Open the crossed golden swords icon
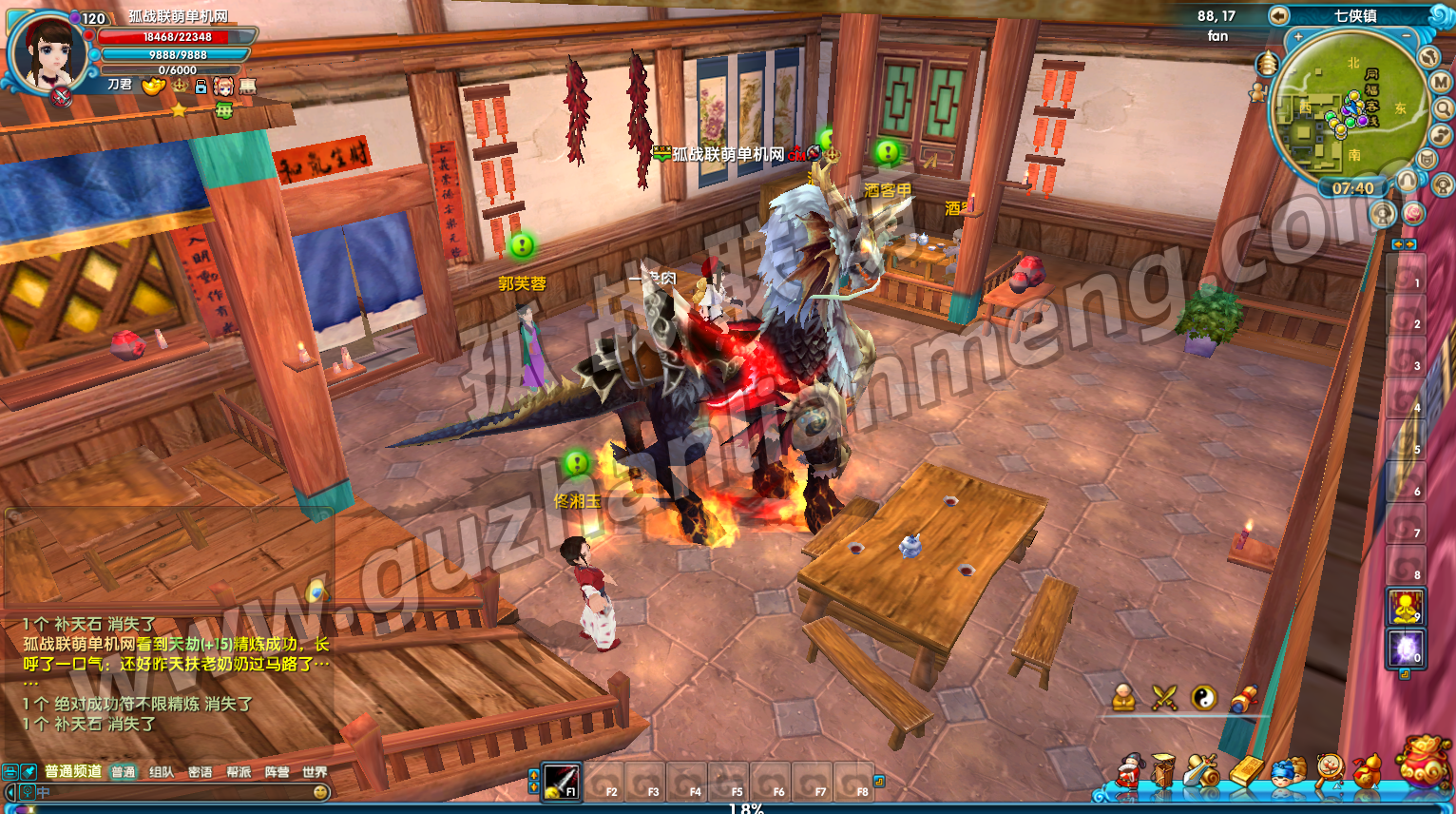The image size is (1456, 814). [x=1164, y=698]
